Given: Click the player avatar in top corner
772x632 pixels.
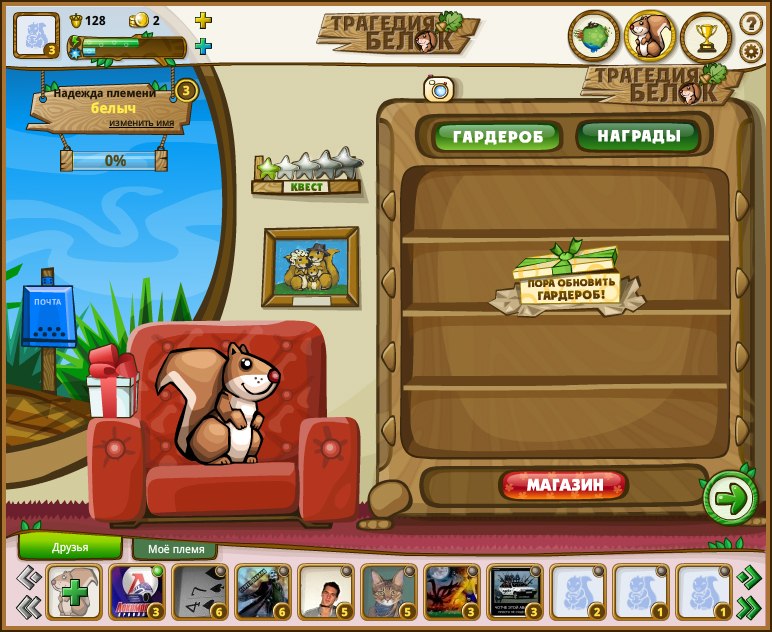Looking at the screenshot, I should pos(36,34).
